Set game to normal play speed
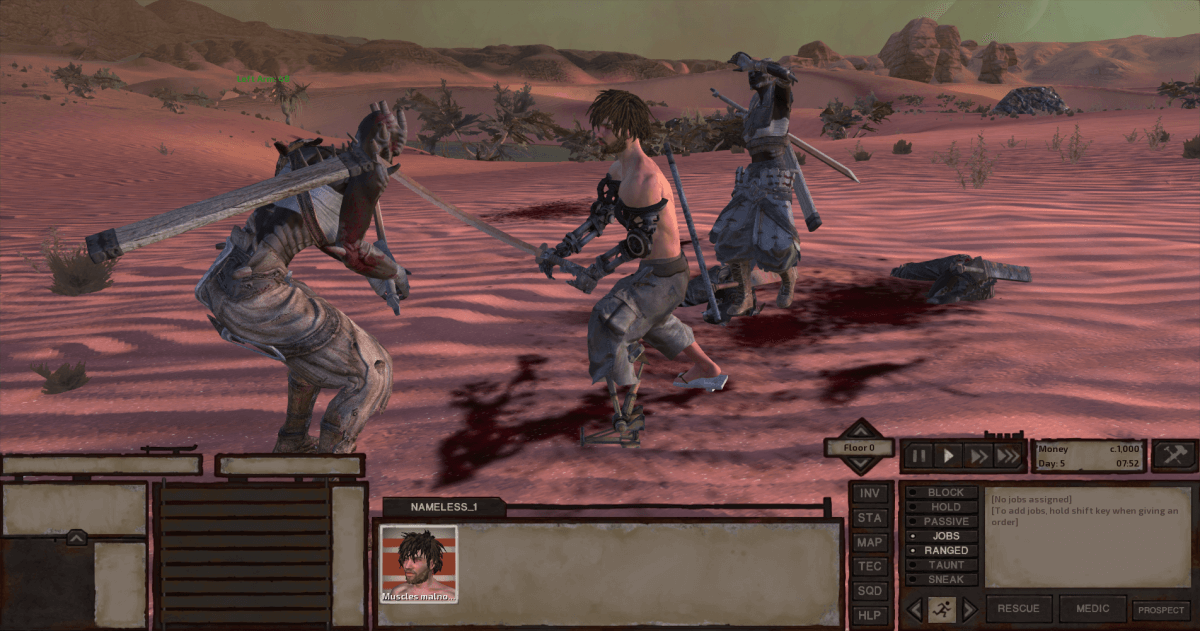1200x631 pixels. 949,457
